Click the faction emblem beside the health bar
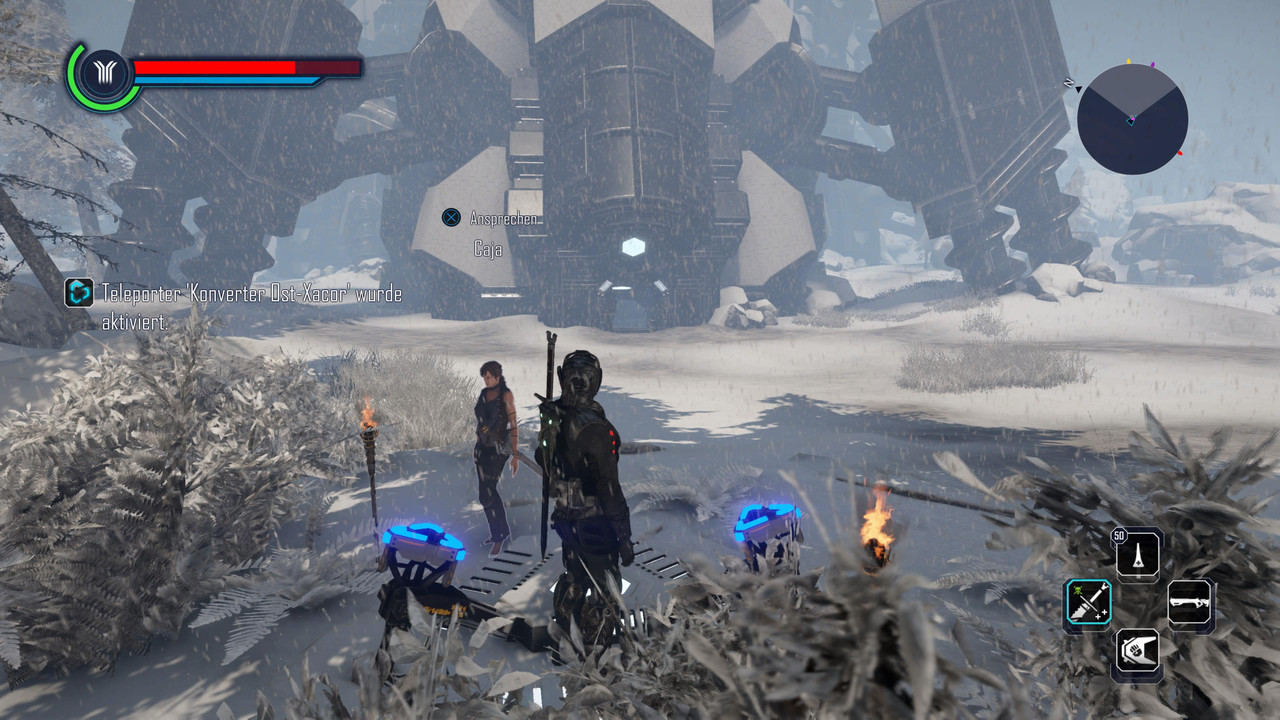This screenshot has width=1280, height=720. pos(104,75)
